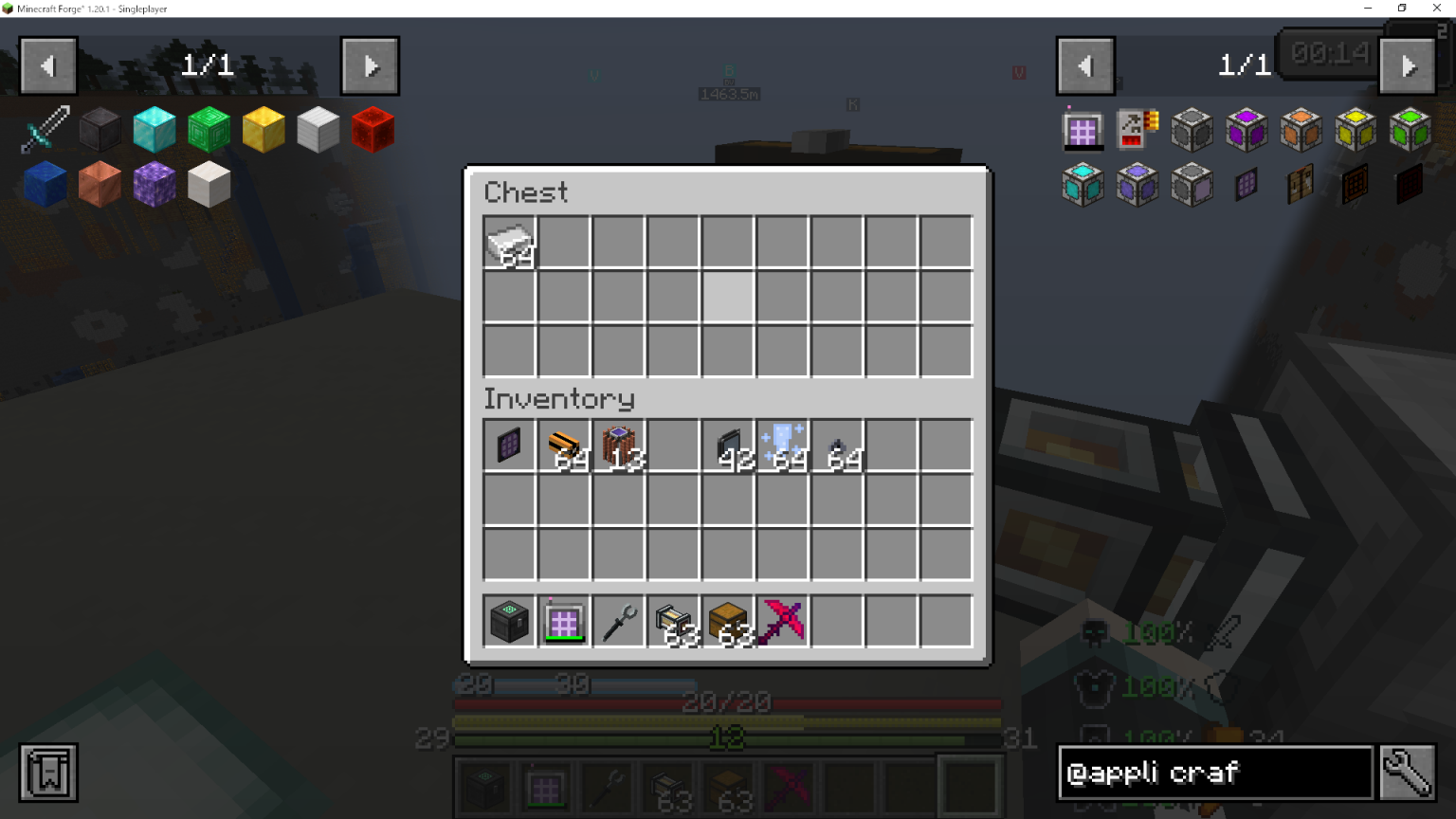Pick the iron ingot stack inside the chest
The image size is (1456, 819).
click(x=509, y=244)
